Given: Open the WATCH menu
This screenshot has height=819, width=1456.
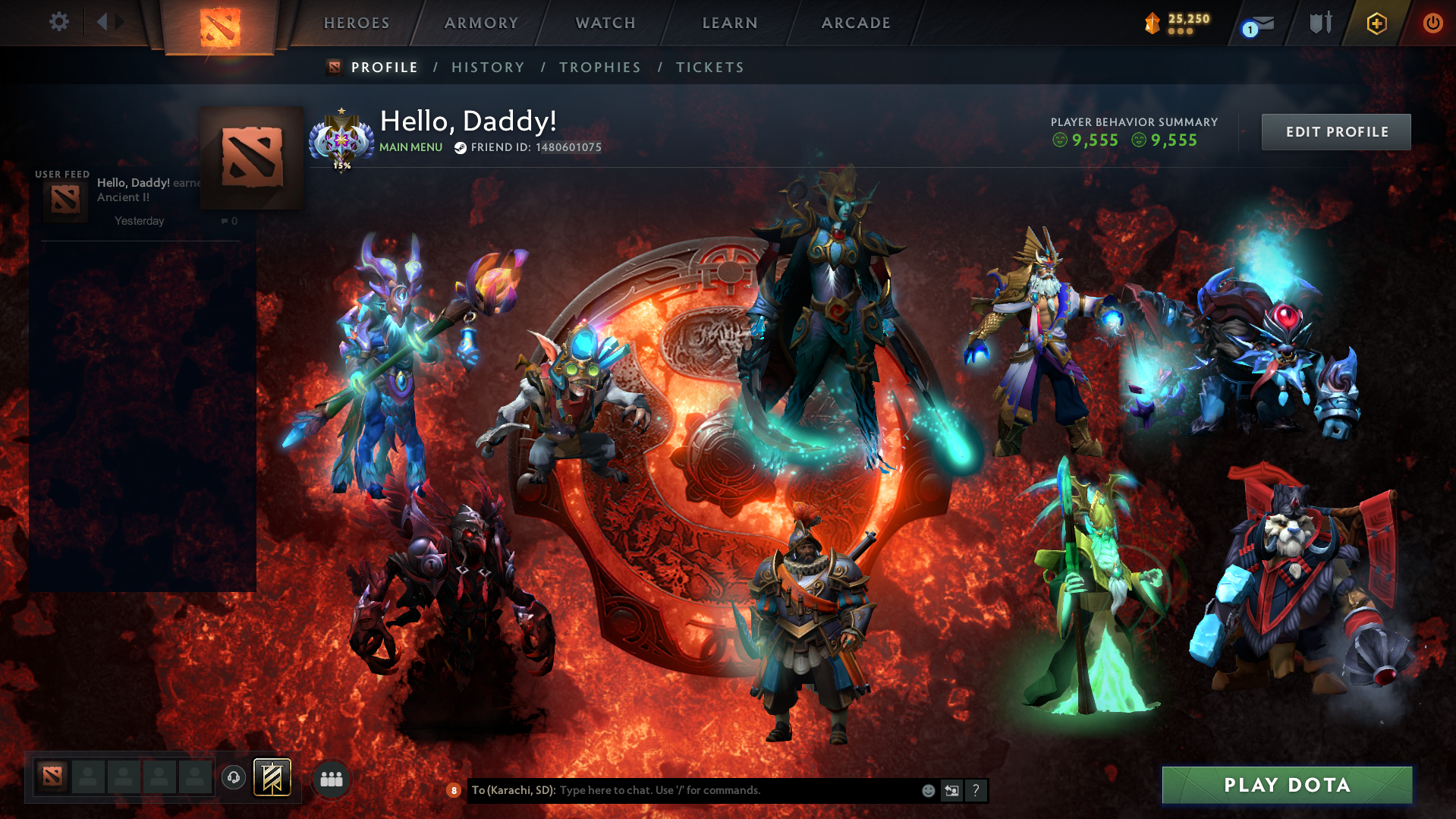Looking at the screenshot, I should tap(605, 23).
